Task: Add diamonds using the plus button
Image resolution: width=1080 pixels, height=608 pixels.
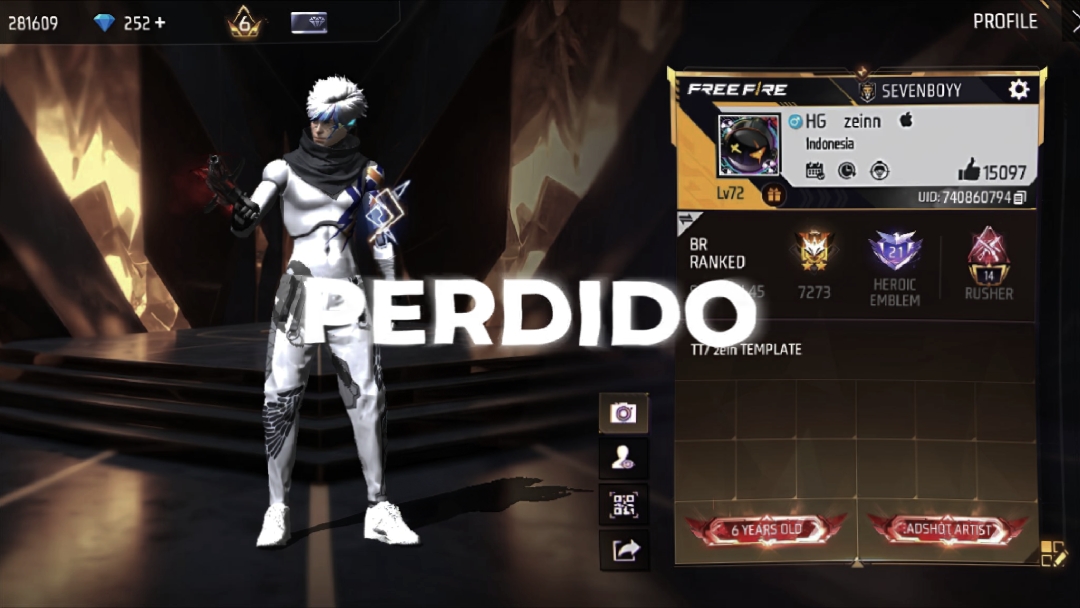Action: 159,22
